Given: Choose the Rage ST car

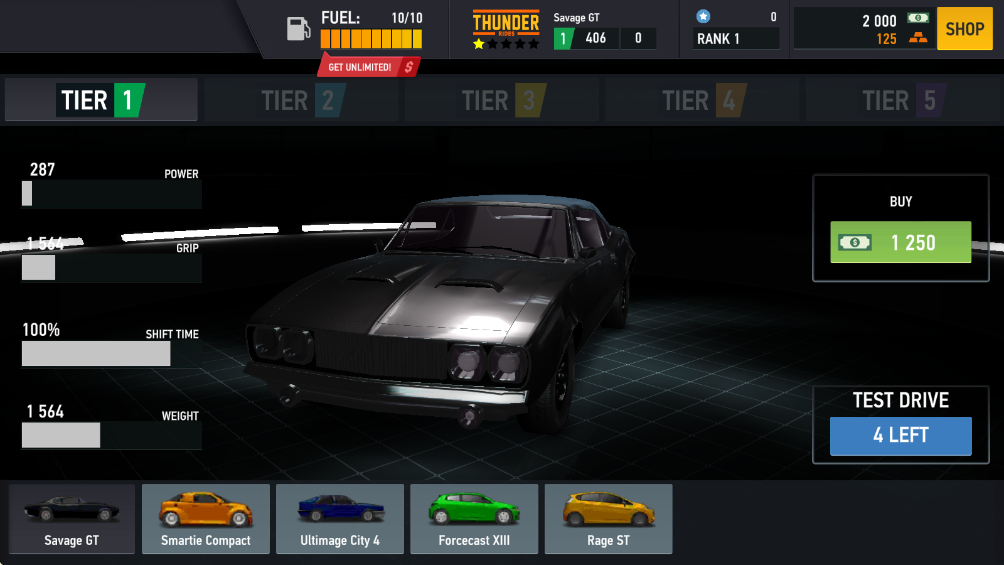Looking at the screenshot, I should click(x=608, y=519).
